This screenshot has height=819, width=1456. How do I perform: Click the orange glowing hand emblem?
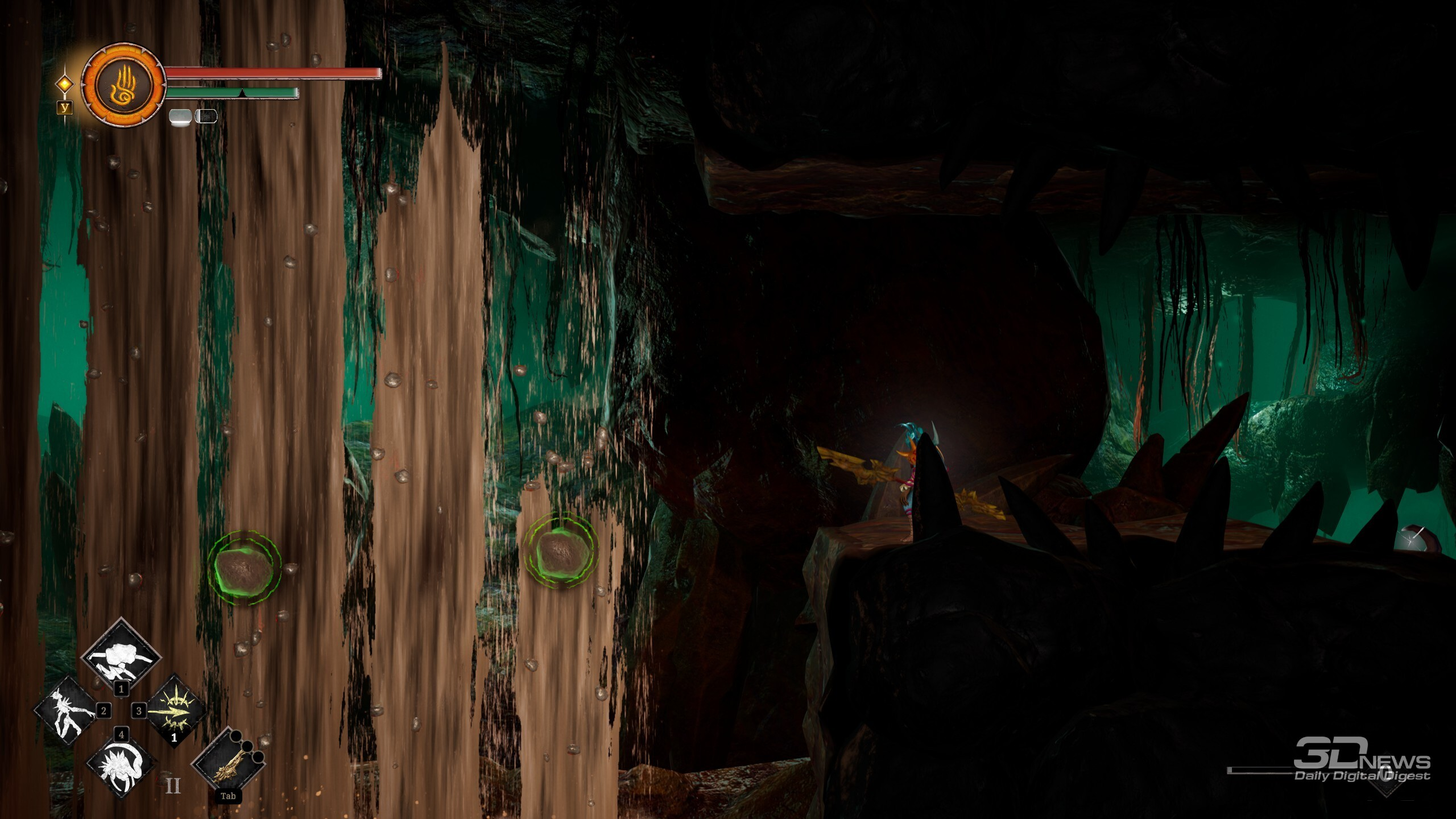(123, 85)
